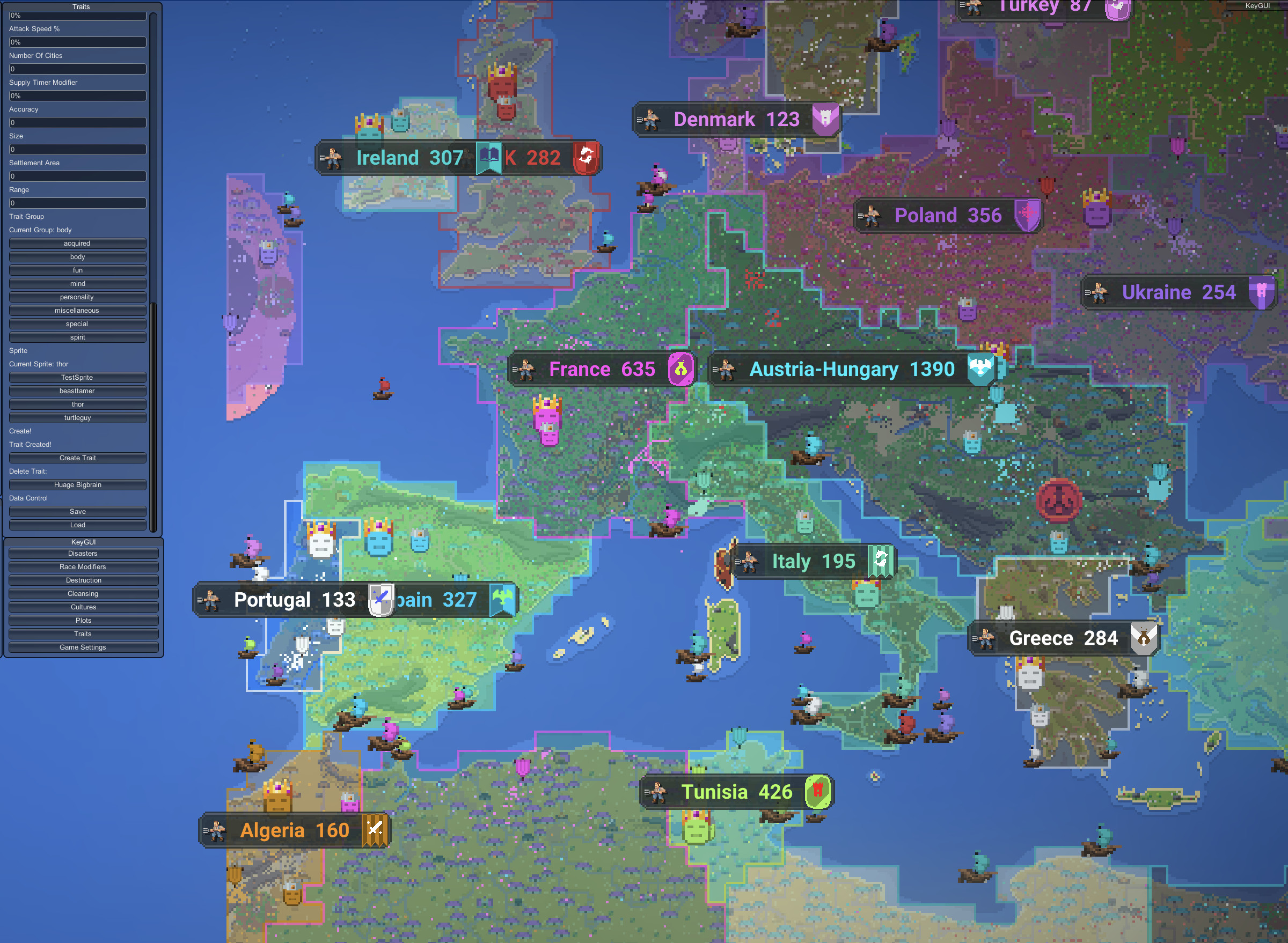
Task: Select the spirit trait group
Action: [x=78, y=337]
